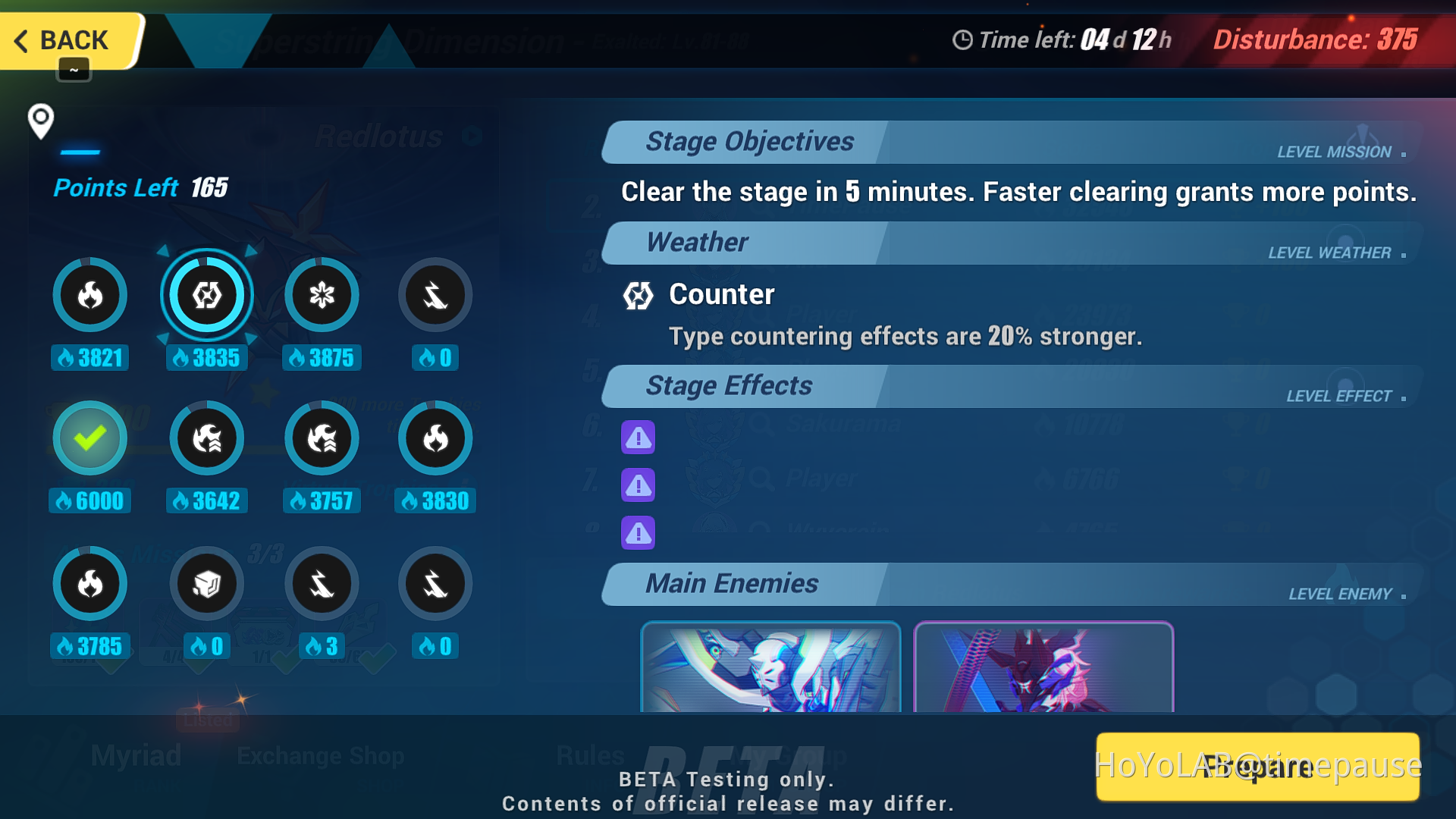This screenshot has width=1456, height=819.
Task: Click the Counter weather icon
Action: 638,297
